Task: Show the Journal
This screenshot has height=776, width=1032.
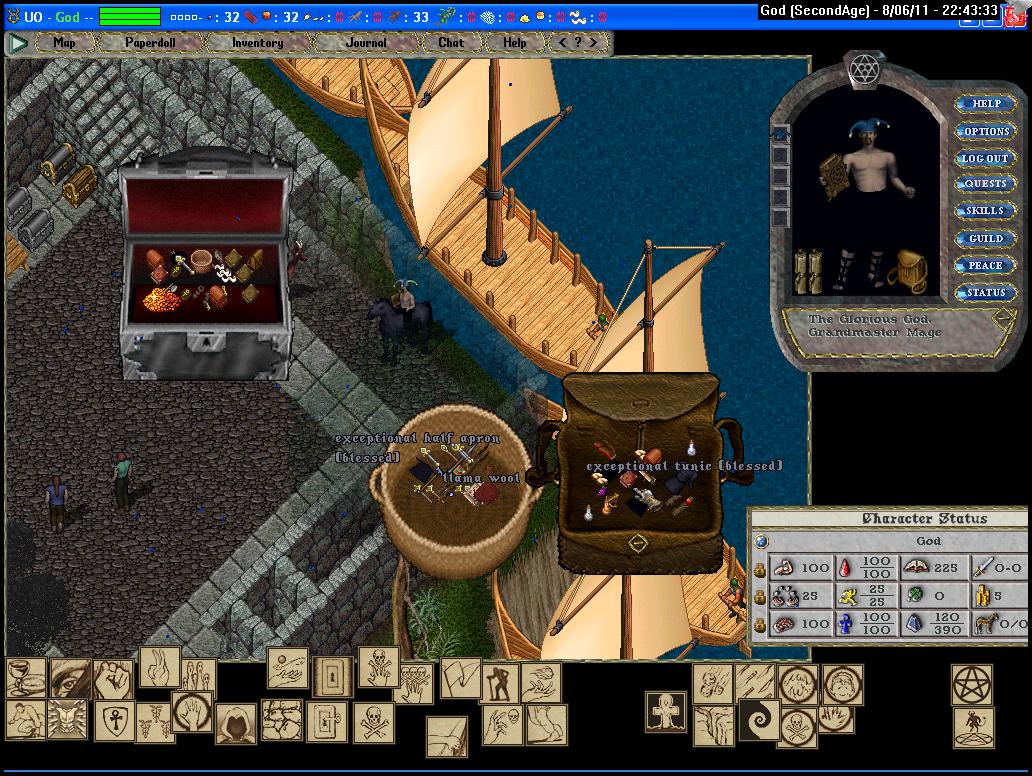Action: (366, 43)
